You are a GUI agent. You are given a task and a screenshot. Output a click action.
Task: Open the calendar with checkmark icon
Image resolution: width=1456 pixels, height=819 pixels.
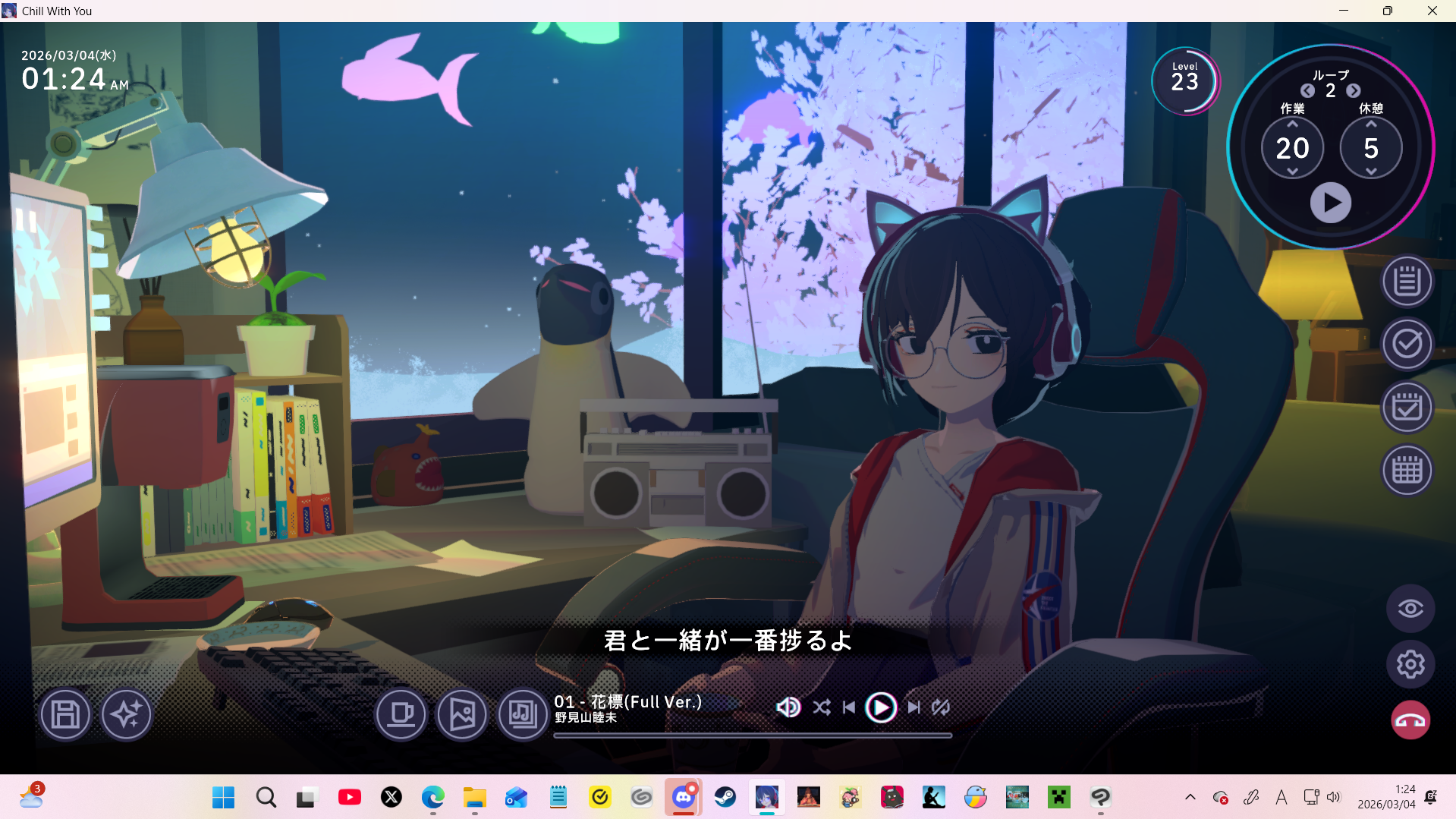(1407, 408)
